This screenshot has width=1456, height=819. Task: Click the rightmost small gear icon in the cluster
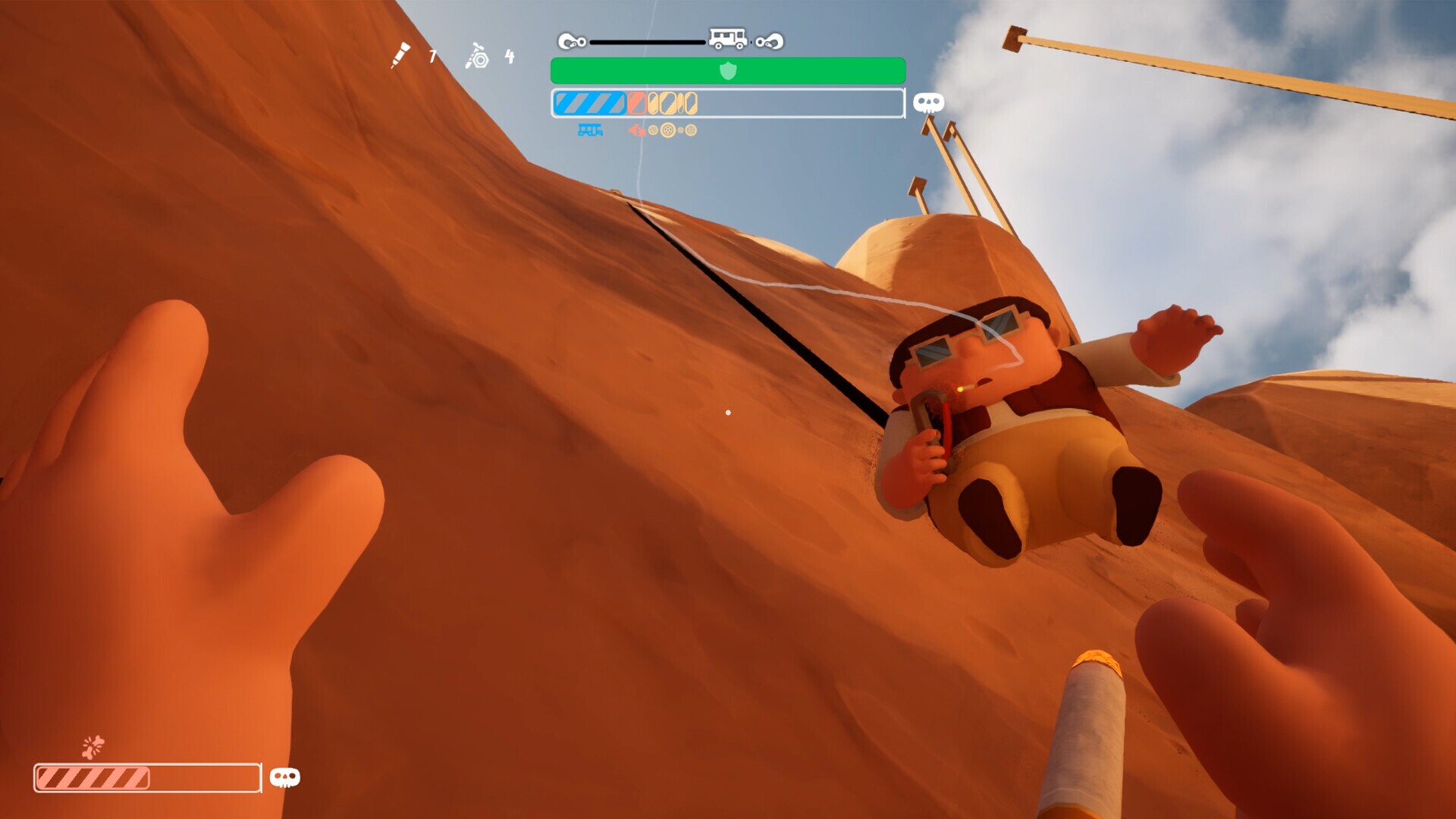coord(689,131)
